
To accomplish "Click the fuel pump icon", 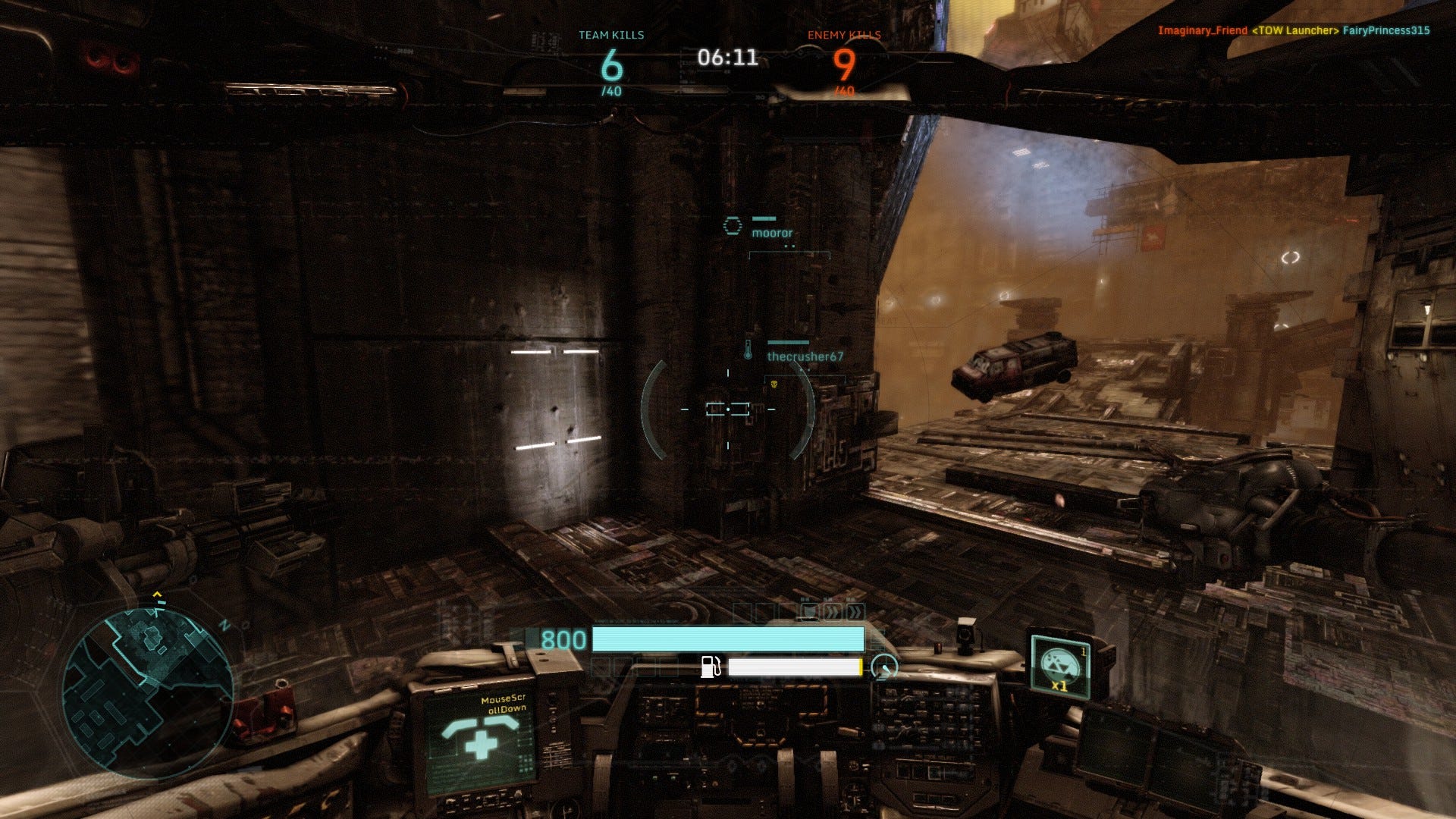I will (x=711, y=667).
